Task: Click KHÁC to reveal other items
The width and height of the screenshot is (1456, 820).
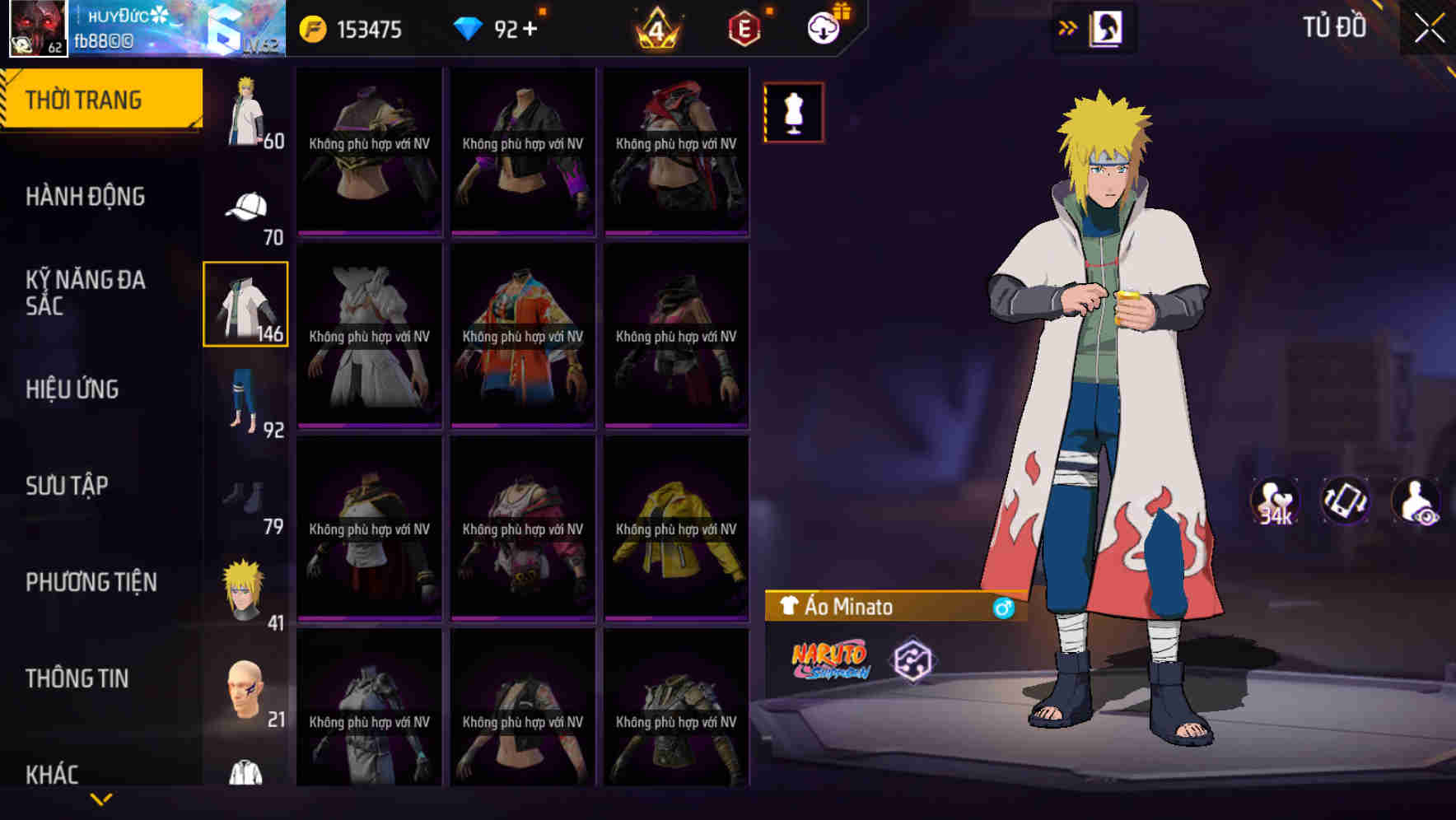Action: [x=54, y=775]
